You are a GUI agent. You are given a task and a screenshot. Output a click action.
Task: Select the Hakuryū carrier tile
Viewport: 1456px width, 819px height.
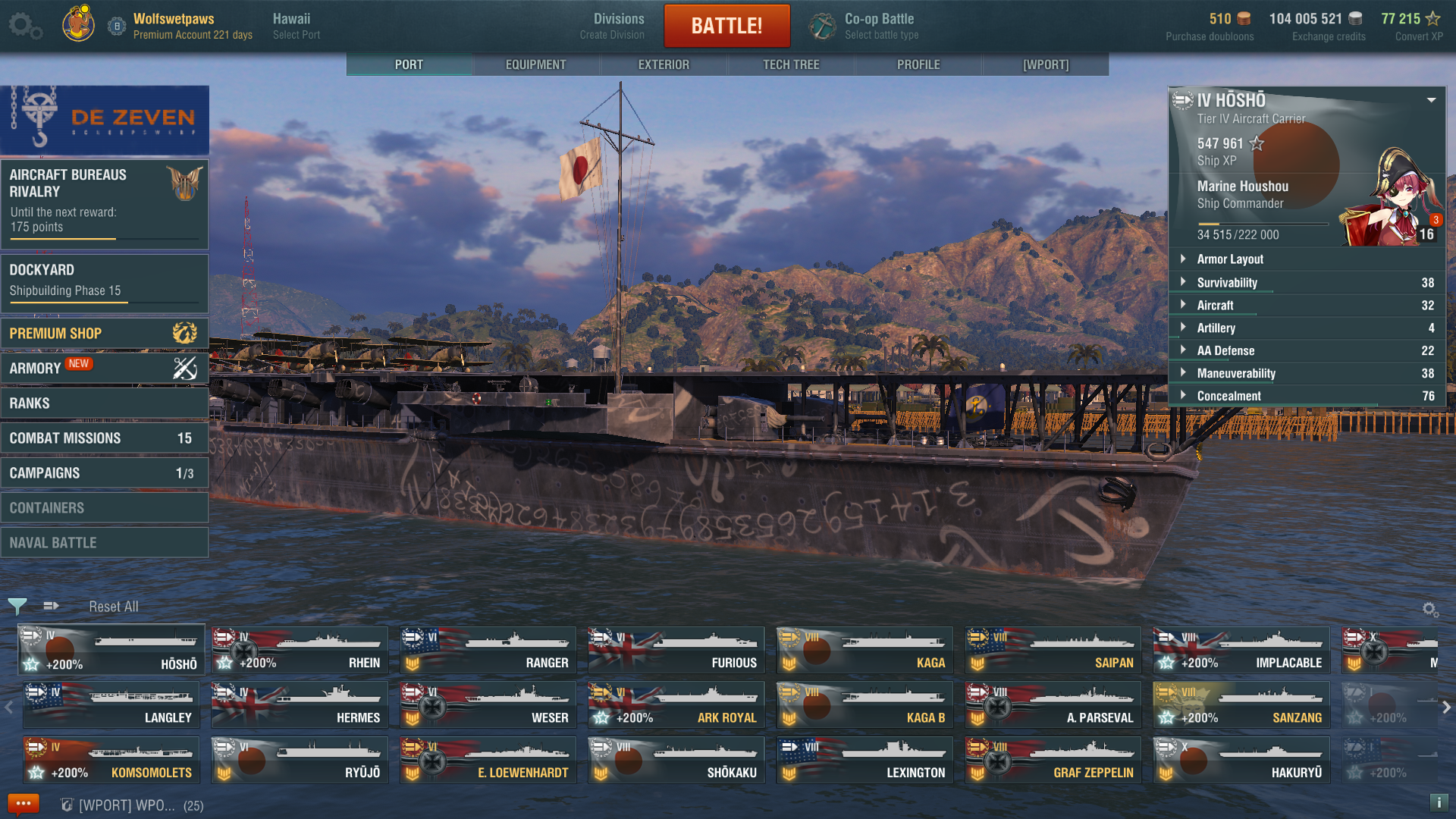pyautogui.click(x=1241, y=761)
